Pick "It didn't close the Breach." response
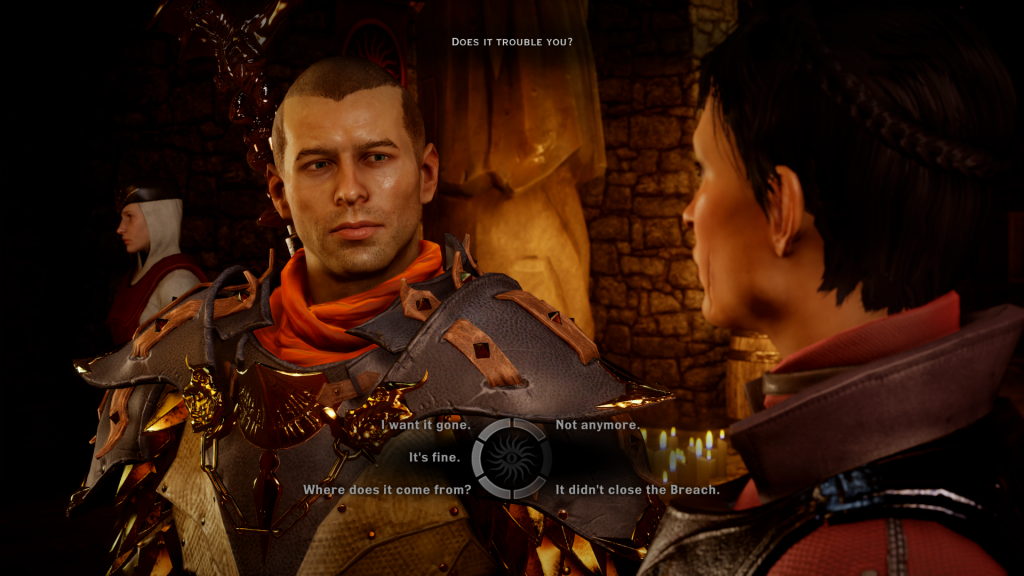The image size is (1024, 576). (x=637, y=490)
